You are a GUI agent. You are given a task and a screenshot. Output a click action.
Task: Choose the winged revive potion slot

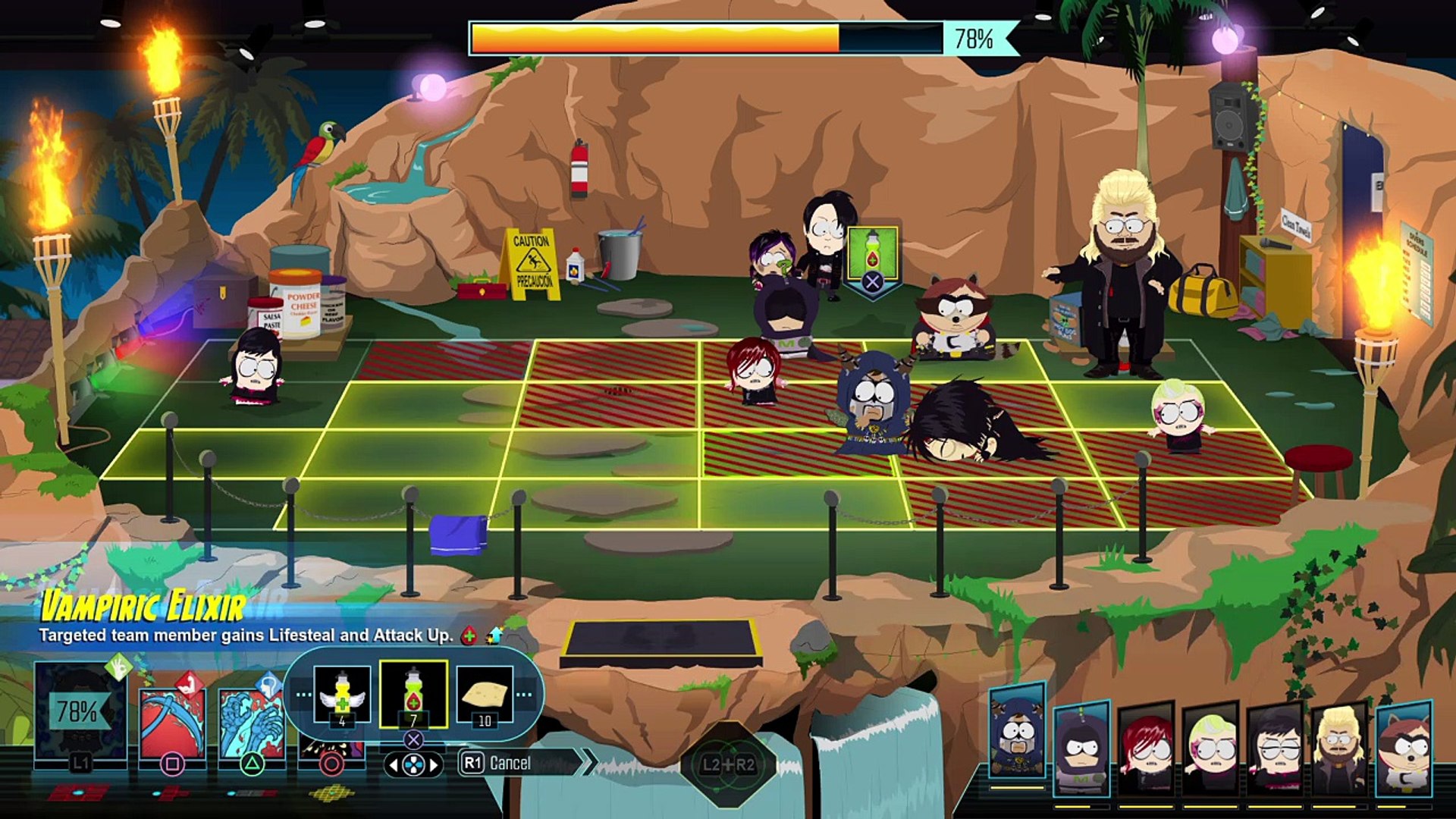tap(342, 695)
